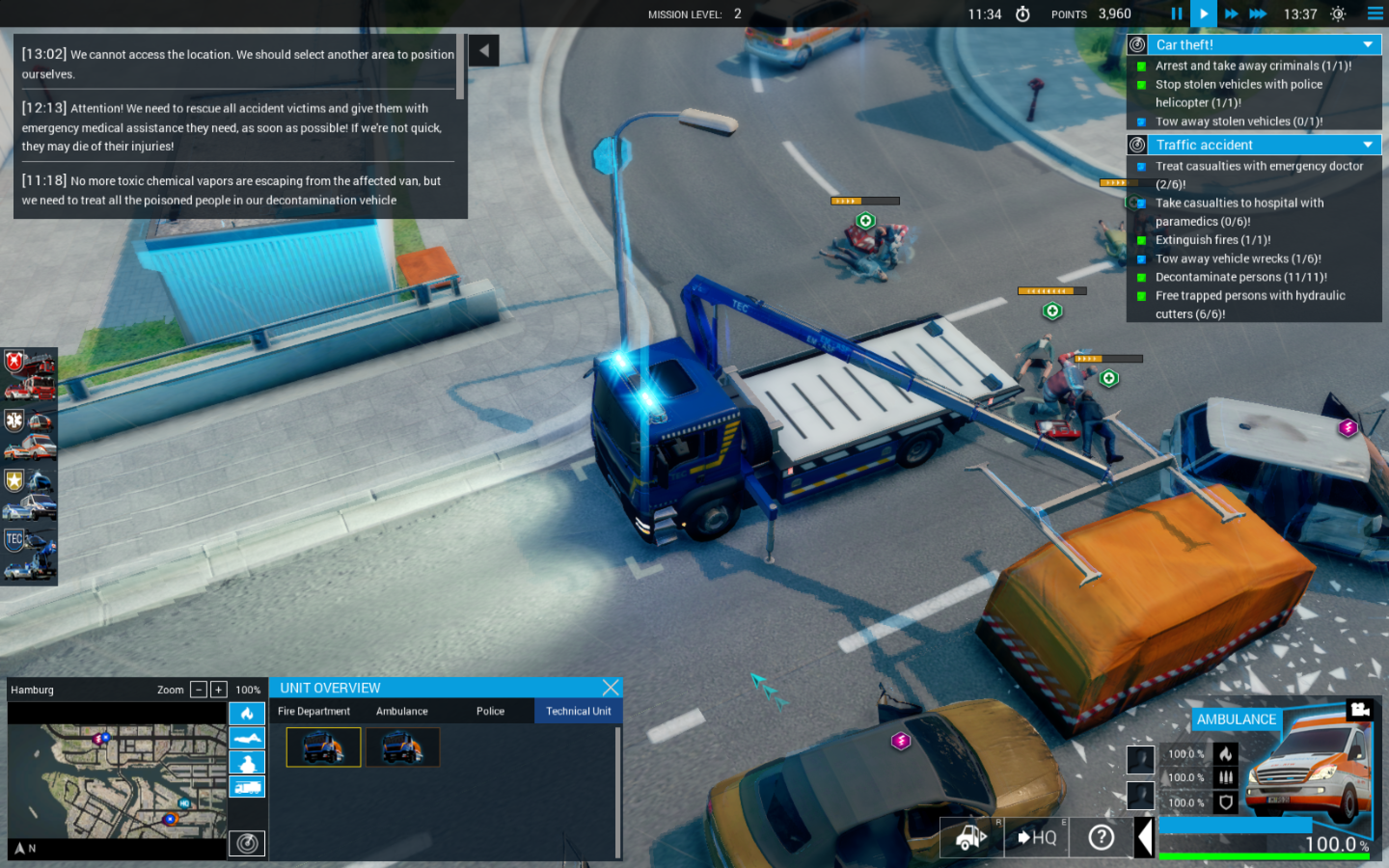The image size is (1389, 868).
Task: Open the ambulance camera view
Action: coord(1360,709)
